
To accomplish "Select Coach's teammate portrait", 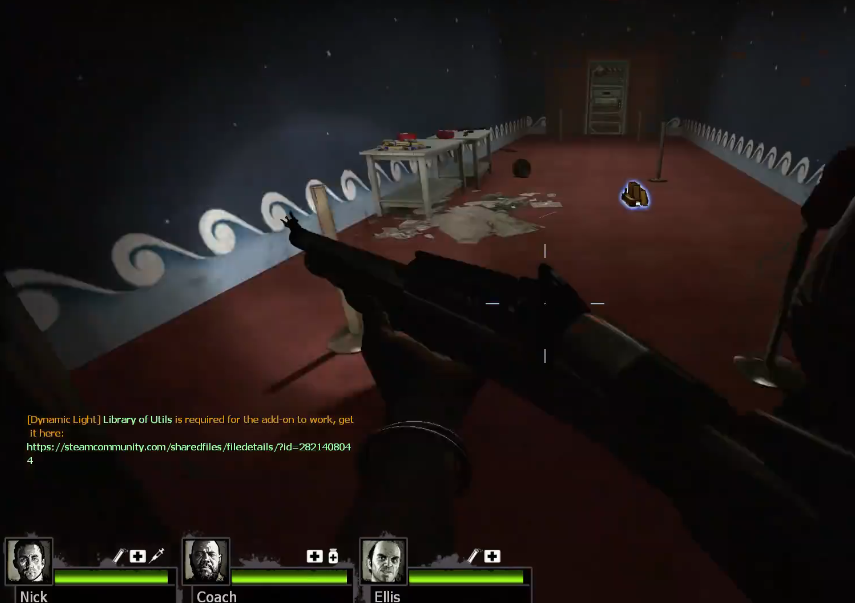I will pos(206,562).
